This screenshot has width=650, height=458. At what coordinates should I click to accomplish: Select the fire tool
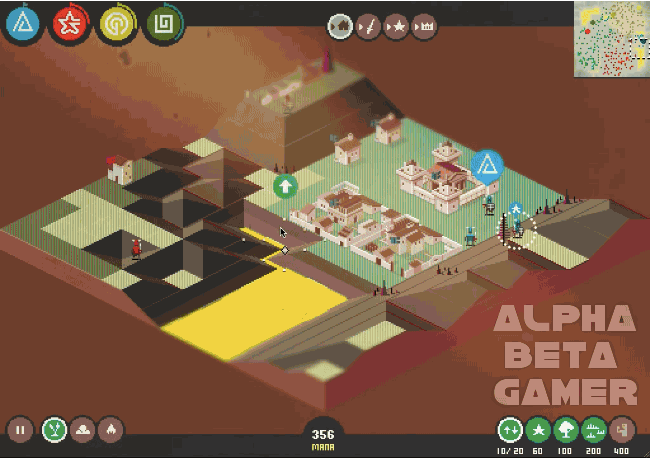click(111, 430)
